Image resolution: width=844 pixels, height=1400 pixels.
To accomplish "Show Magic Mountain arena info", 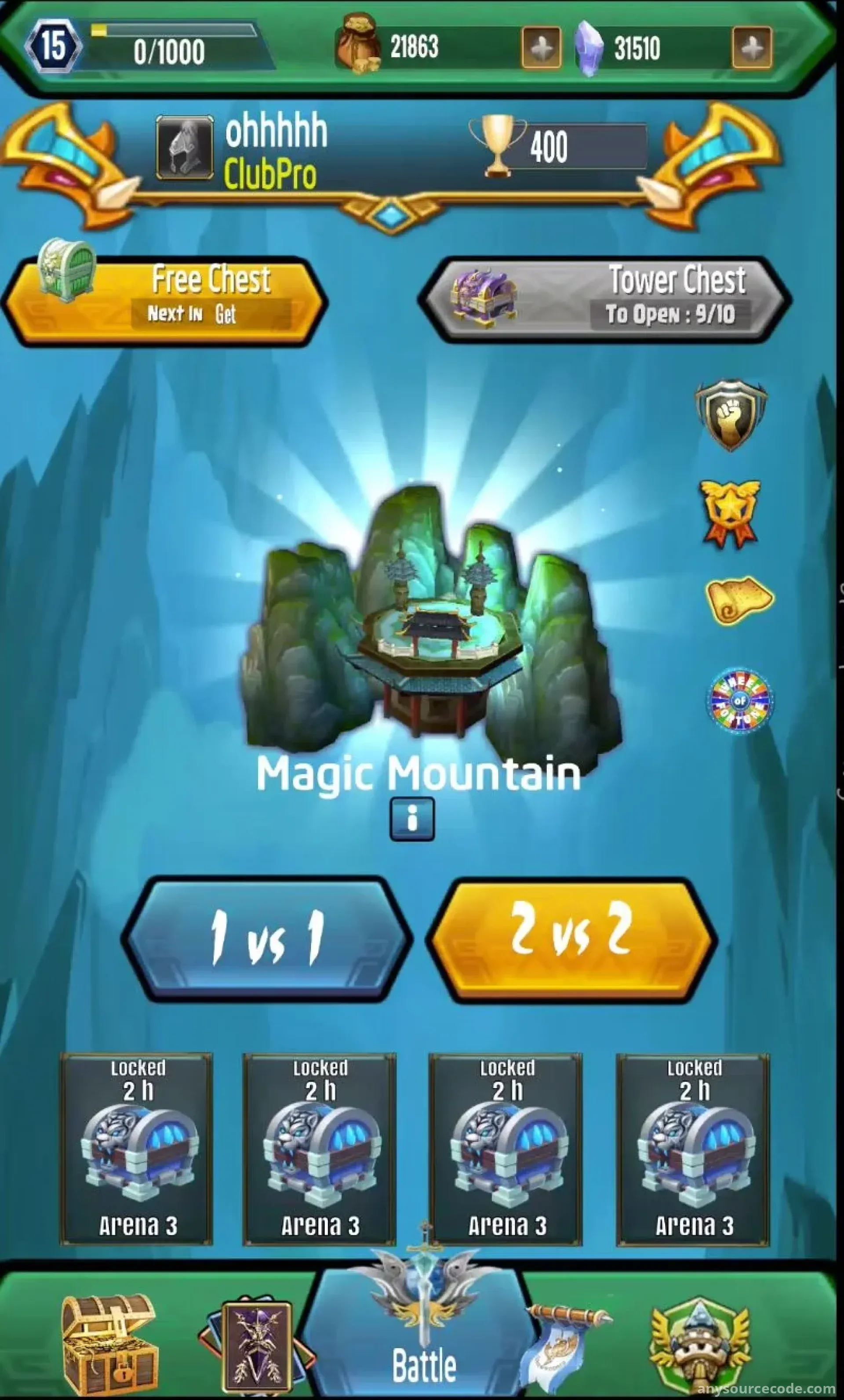I will click(412, 819).
